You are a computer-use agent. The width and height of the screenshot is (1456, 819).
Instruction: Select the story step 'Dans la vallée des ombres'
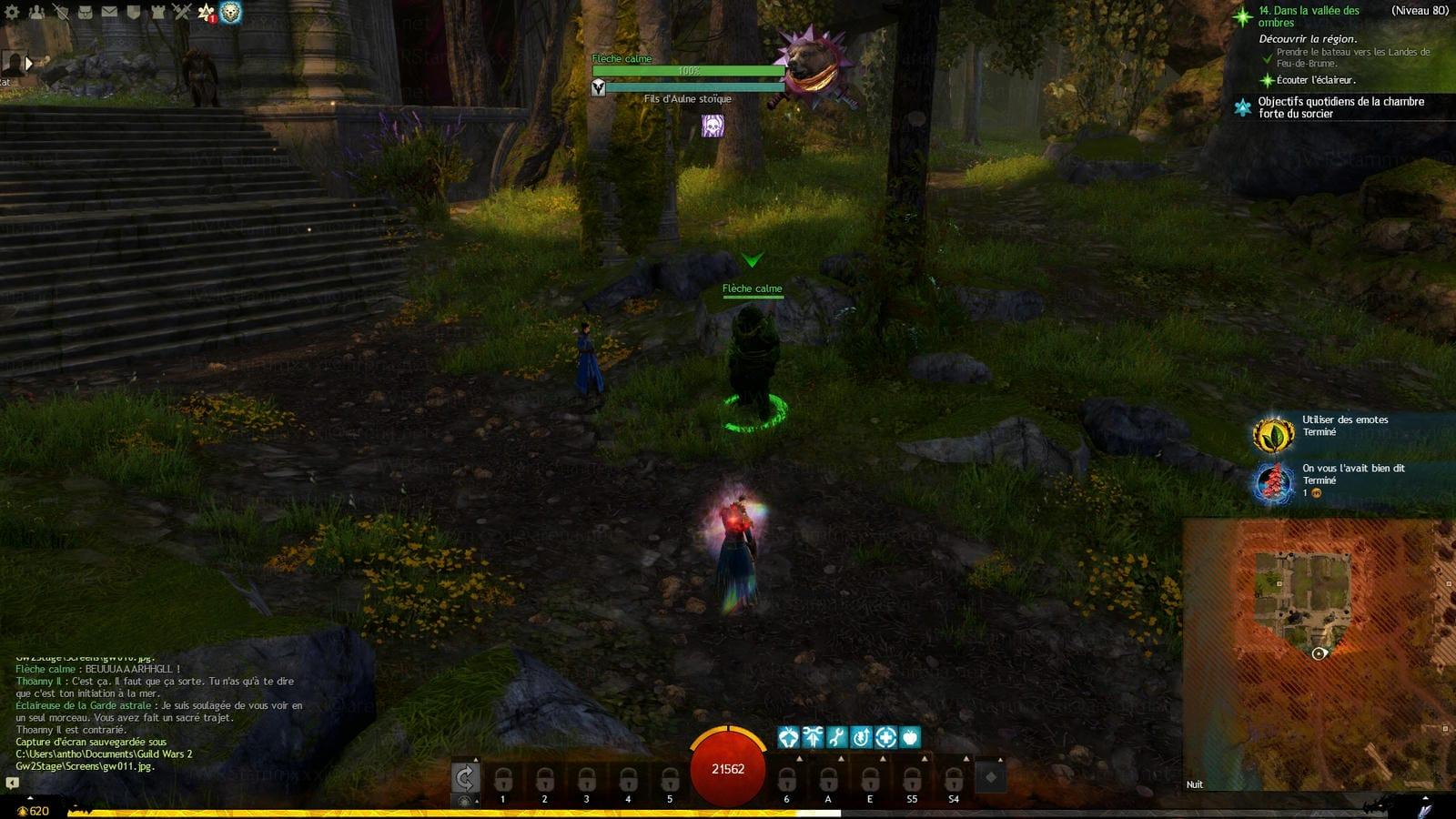coord(1309,16)
